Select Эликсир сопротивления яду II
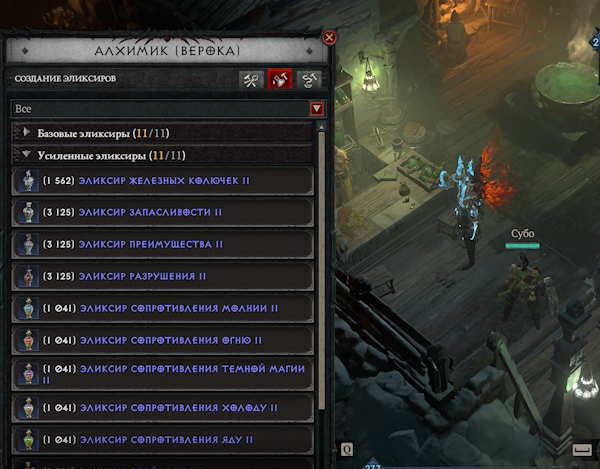The width and height of the screenshot is (600, 469). click(163, 440)
